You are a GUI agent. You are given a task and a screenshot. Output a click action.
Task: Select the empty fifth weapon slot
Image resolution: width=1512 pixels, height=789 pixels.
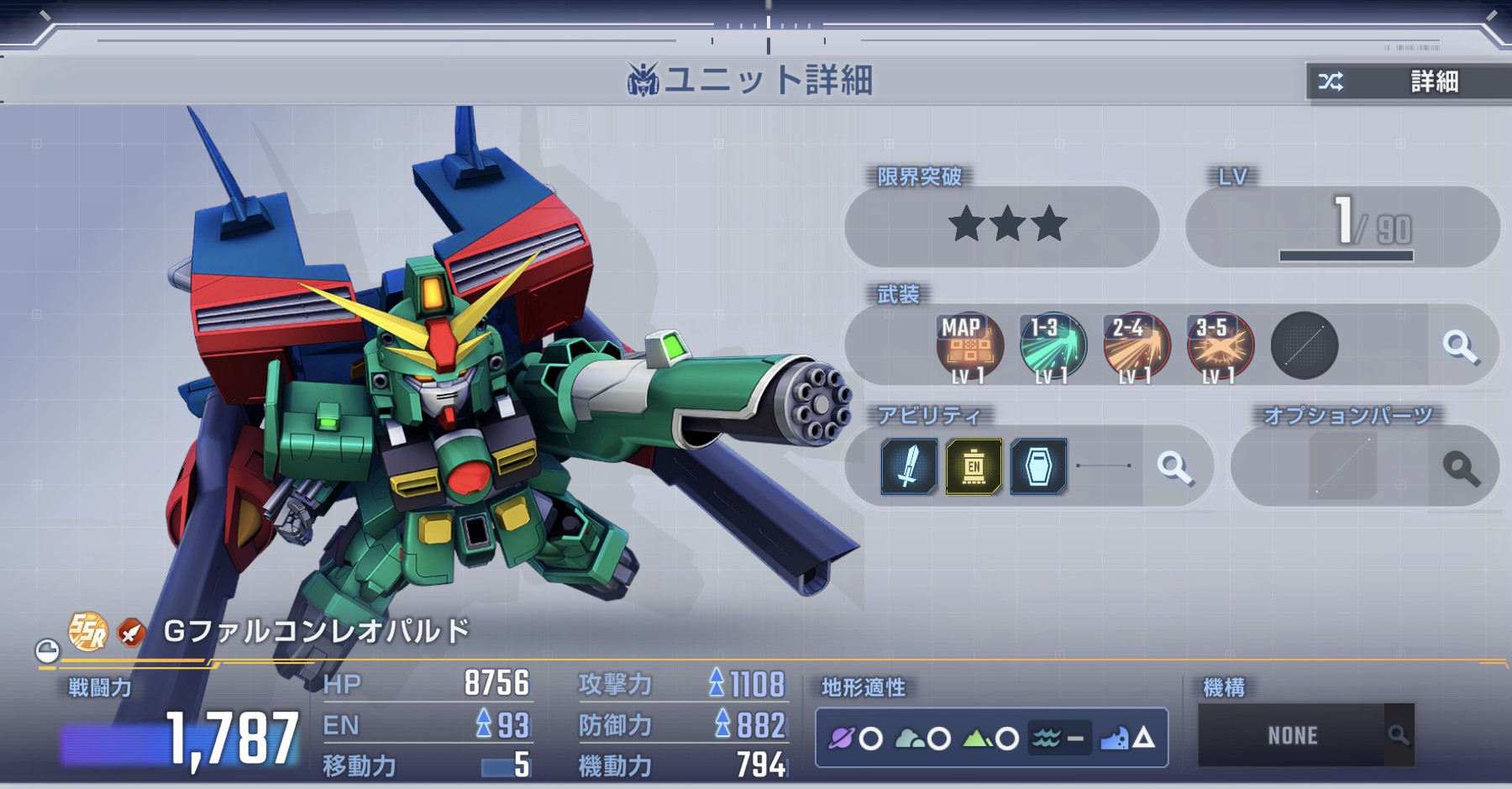pyautogui.click(x=1304, y=346)
